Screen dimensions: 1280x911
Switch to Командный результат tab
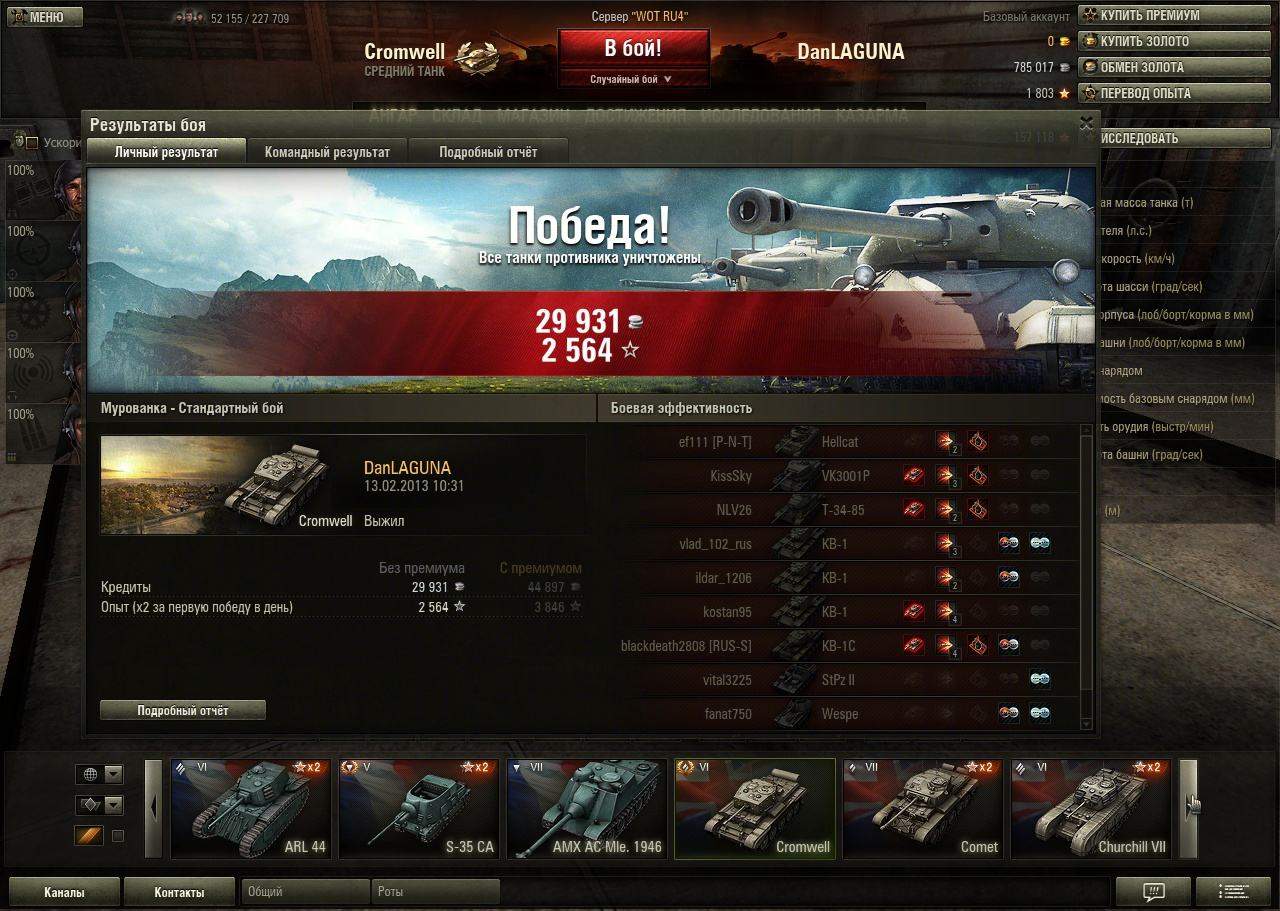(x=327, y=152)
